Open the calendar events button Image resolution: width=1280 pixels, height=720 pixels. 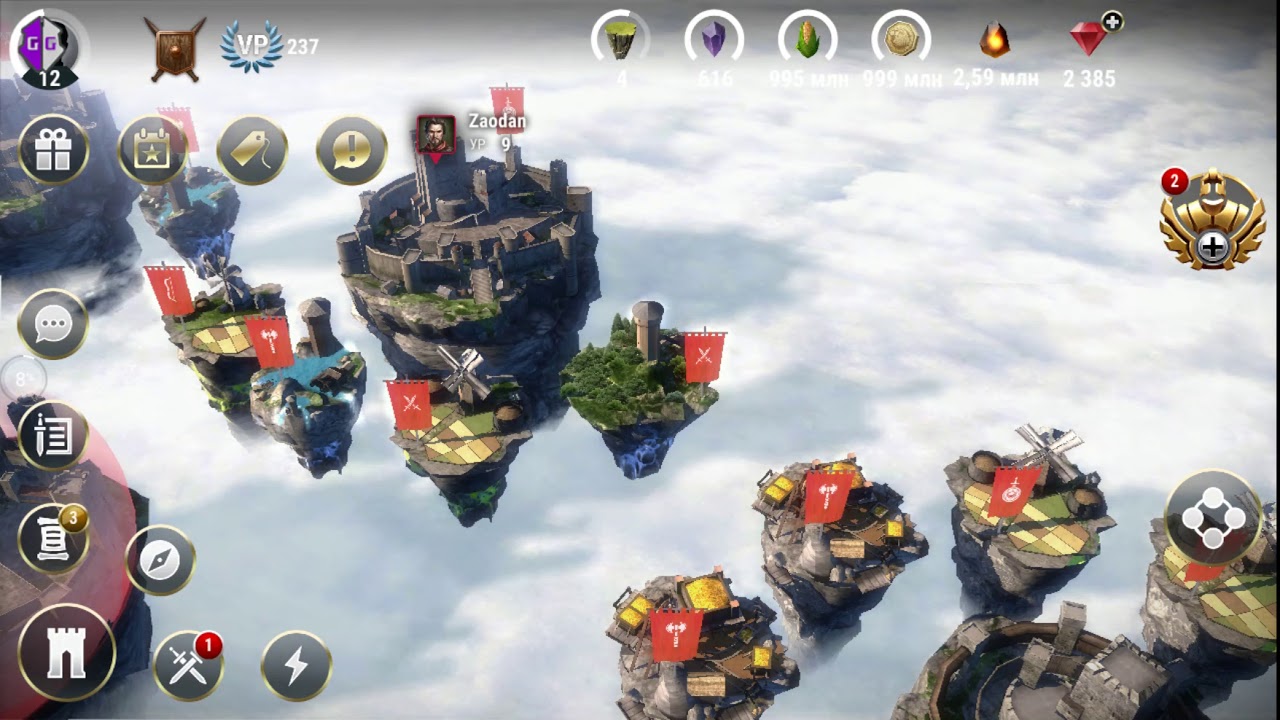pyautogui.click(x=153, y=150)
